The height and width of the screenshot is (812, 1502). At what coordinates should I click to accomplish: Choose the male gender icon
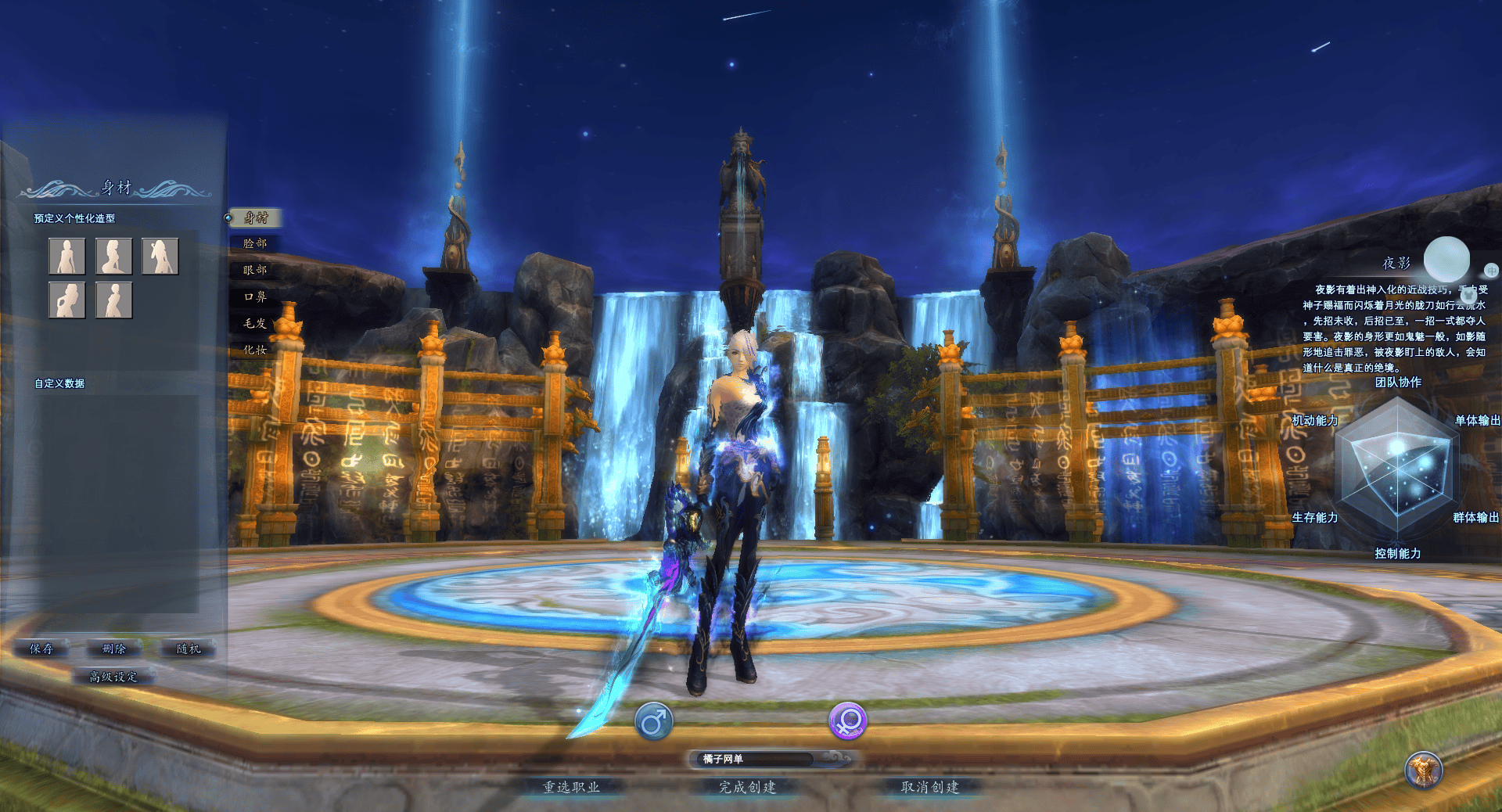pos(654,721)
